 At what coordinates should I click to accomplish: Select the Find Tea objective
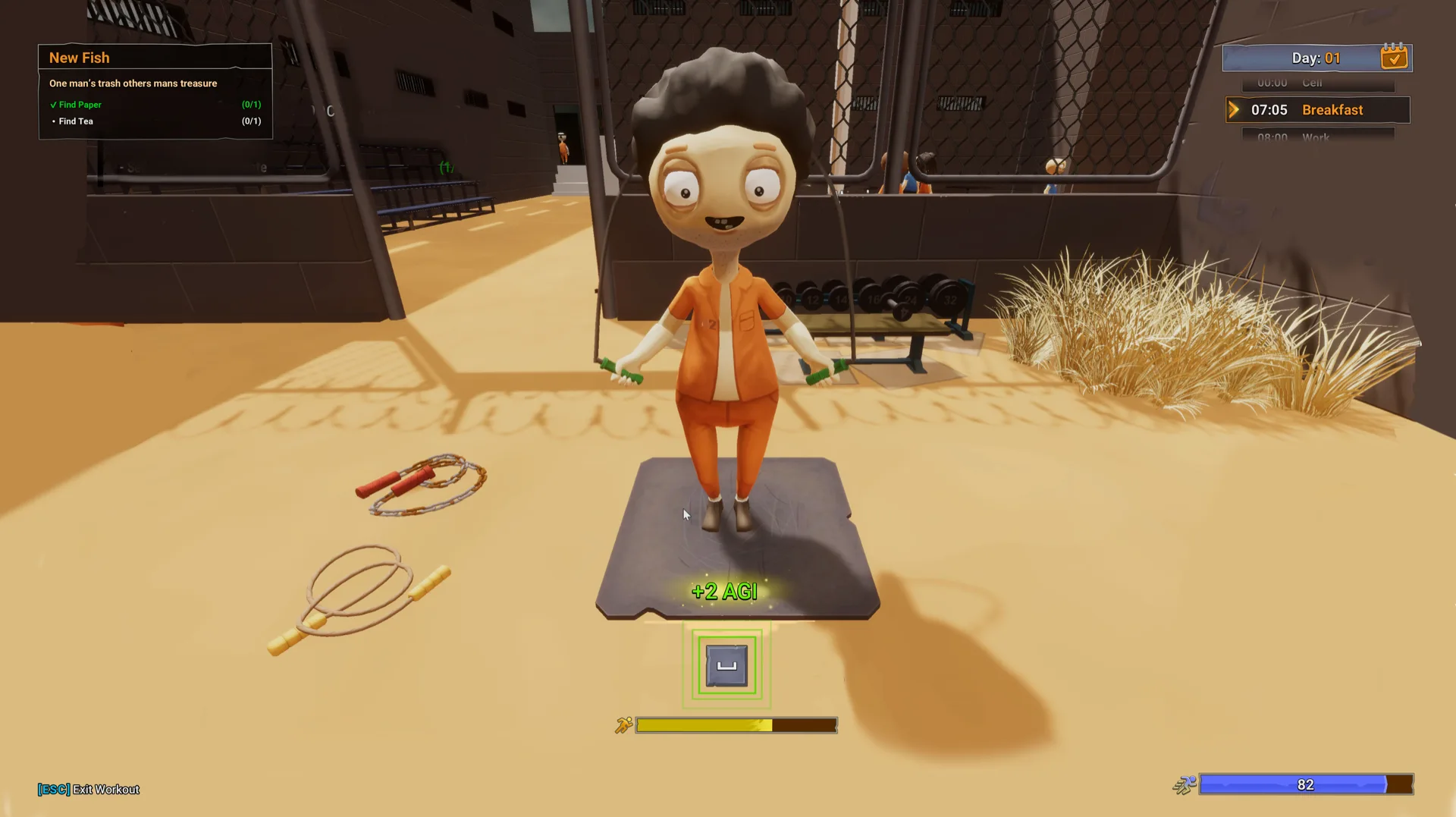[76, 121]
